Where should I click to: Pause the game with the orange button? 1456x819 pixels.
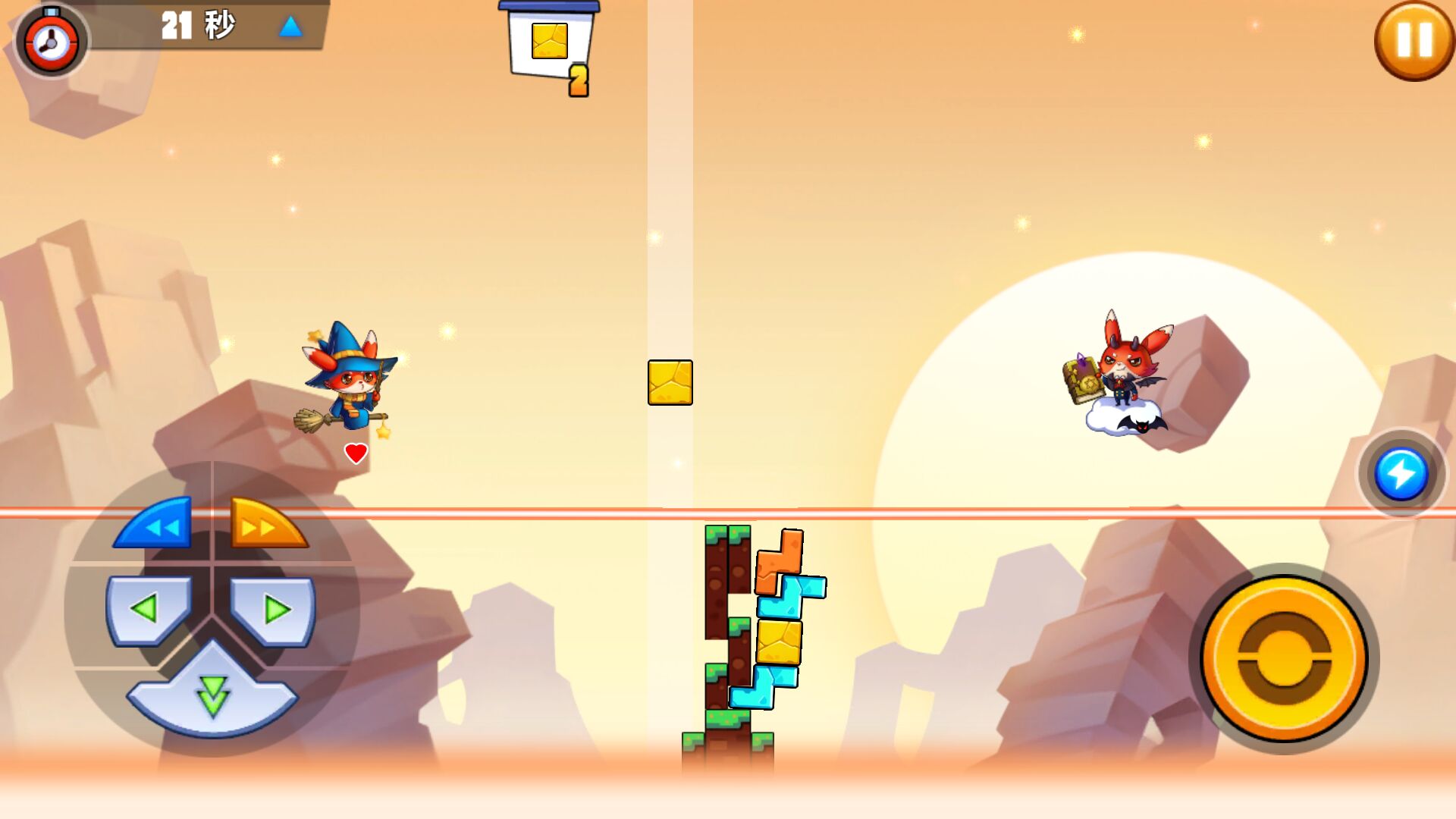pos(1414,40)
